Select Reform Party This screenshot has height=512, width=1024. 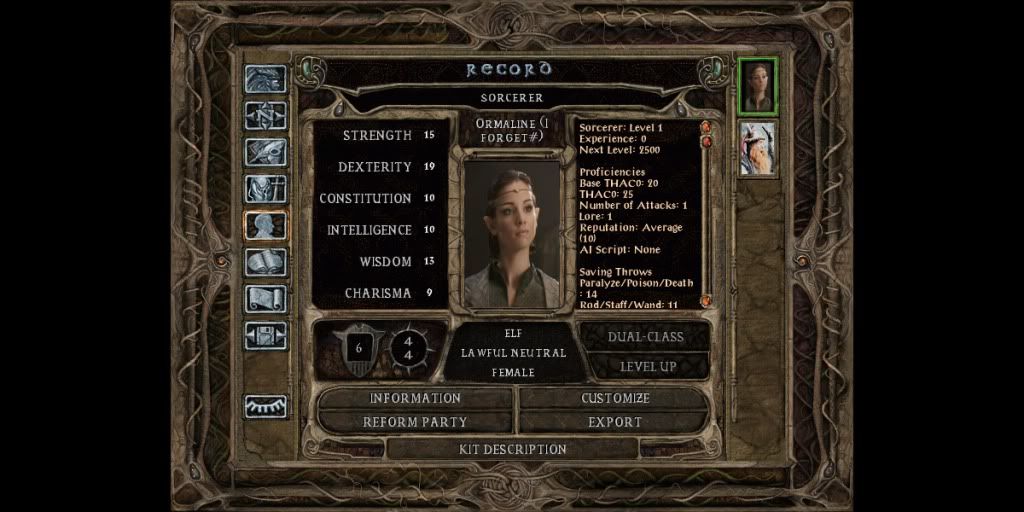[x=415, y=422]
